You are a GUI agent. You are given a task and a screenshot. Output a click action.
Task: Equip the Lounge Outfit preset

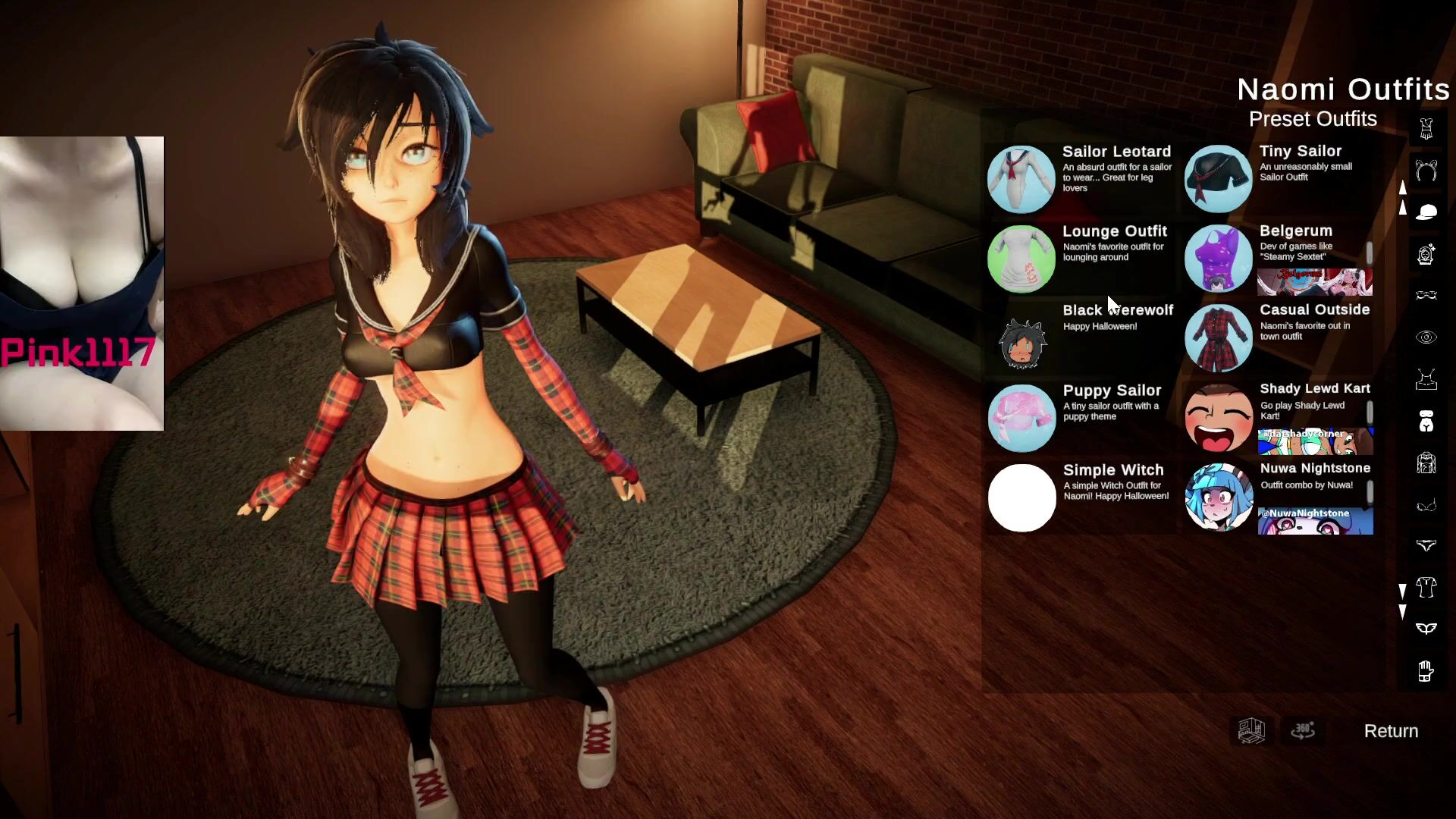pyautogui.click(x=1021, y=259)
